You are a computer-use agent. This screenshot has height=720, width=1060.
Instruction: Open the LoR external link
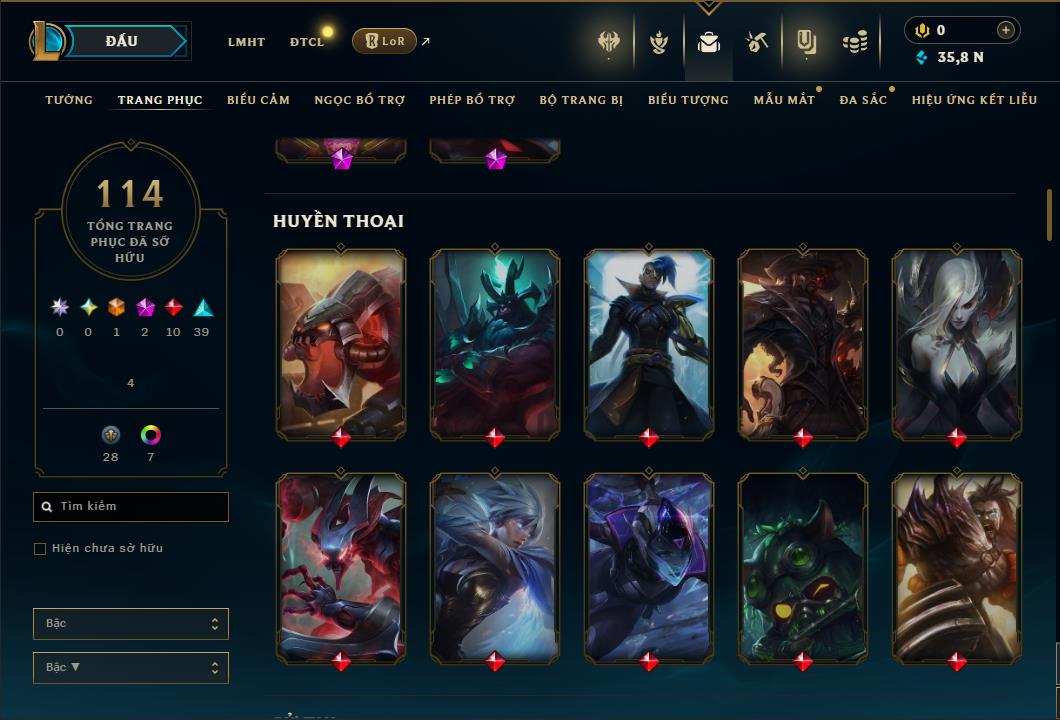coord(385,41)
